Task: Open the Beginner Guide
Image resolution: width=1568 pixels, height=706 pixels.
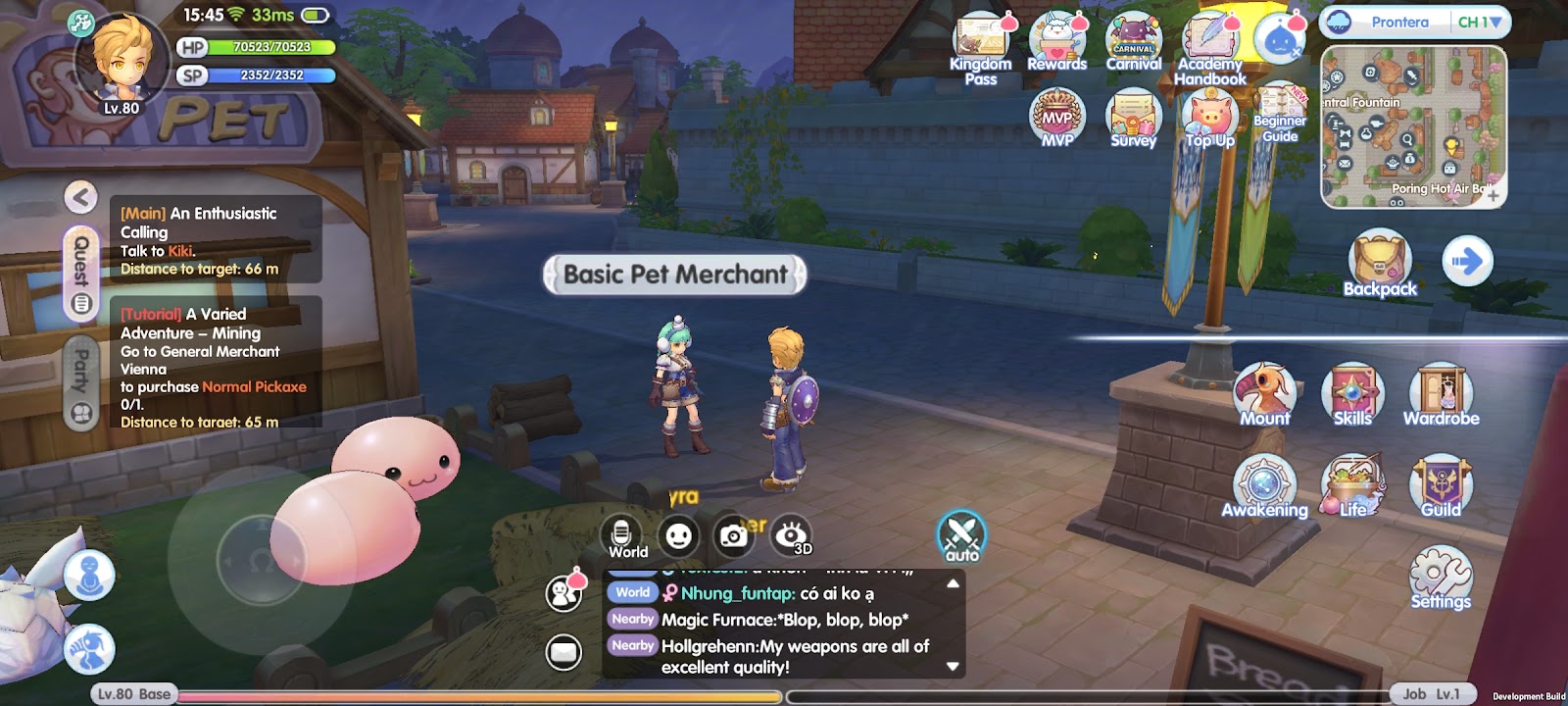Action: 1280,113
